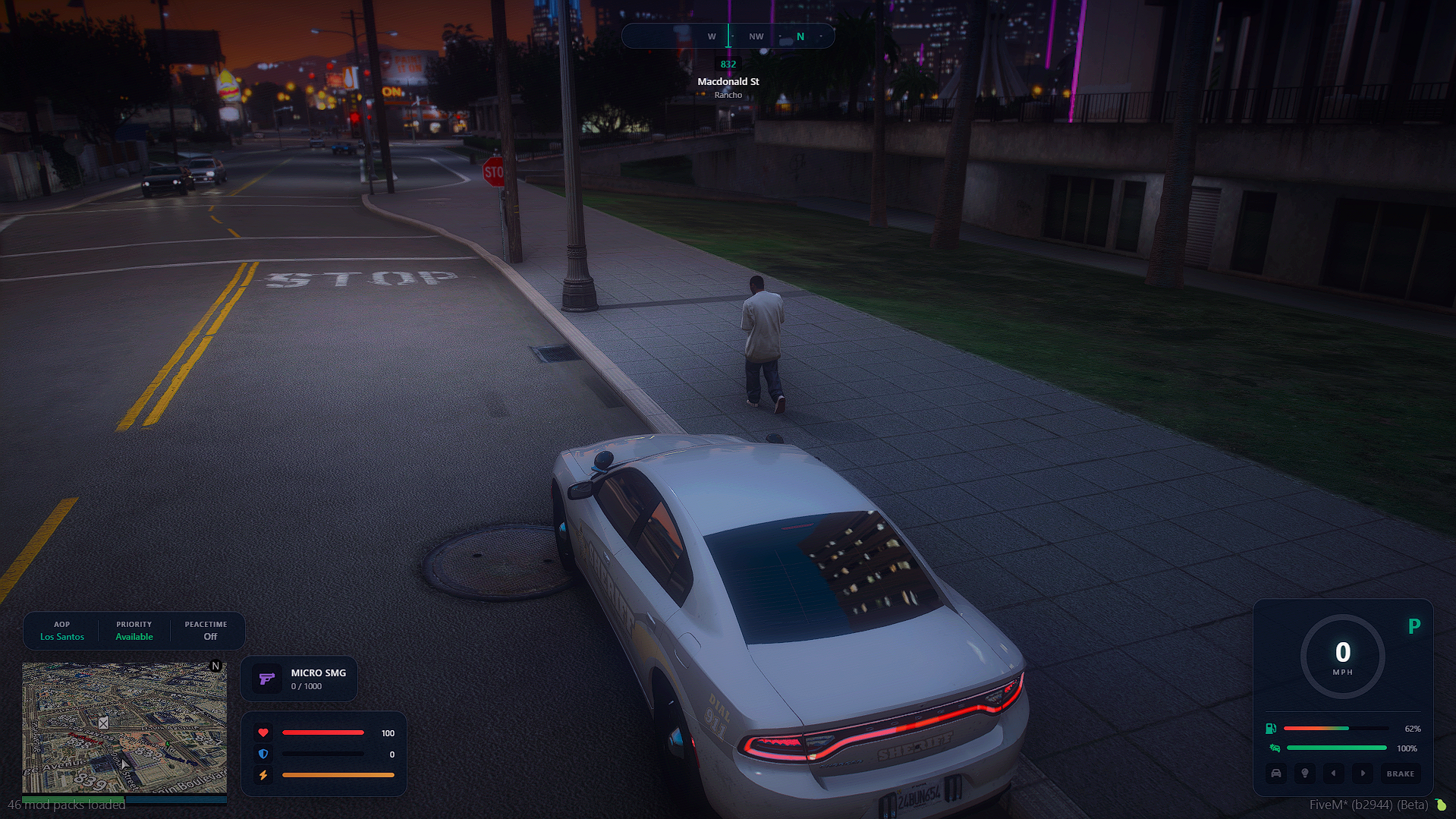Click the red heart health icon
This screenshot has width=1456, height=819.
coord(263,732)
